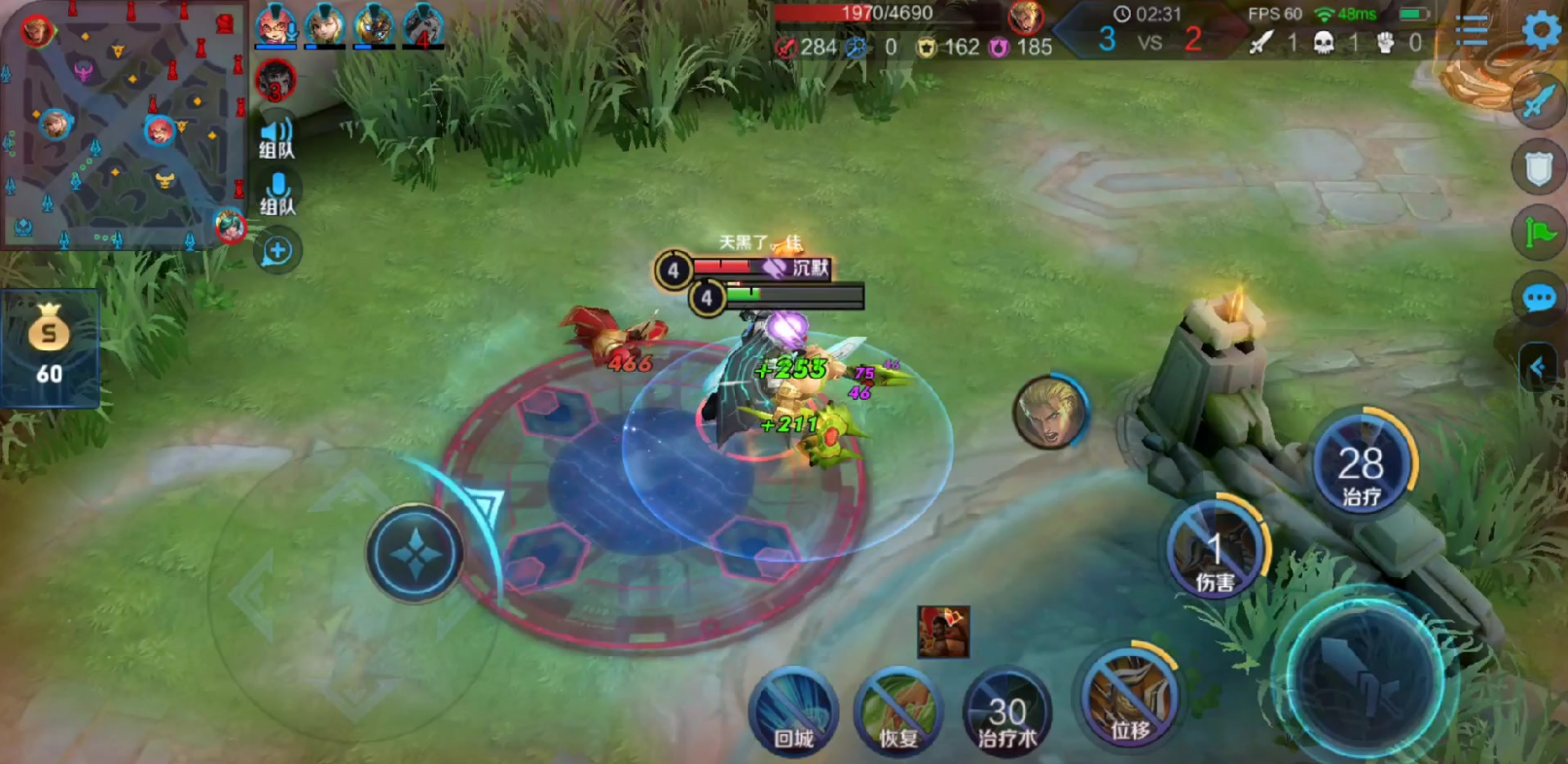Image resolution: width=1568 pixels, height=764 pixels.
Task: Activate the 恢复 recovery skill
Action: click(897, 711)
